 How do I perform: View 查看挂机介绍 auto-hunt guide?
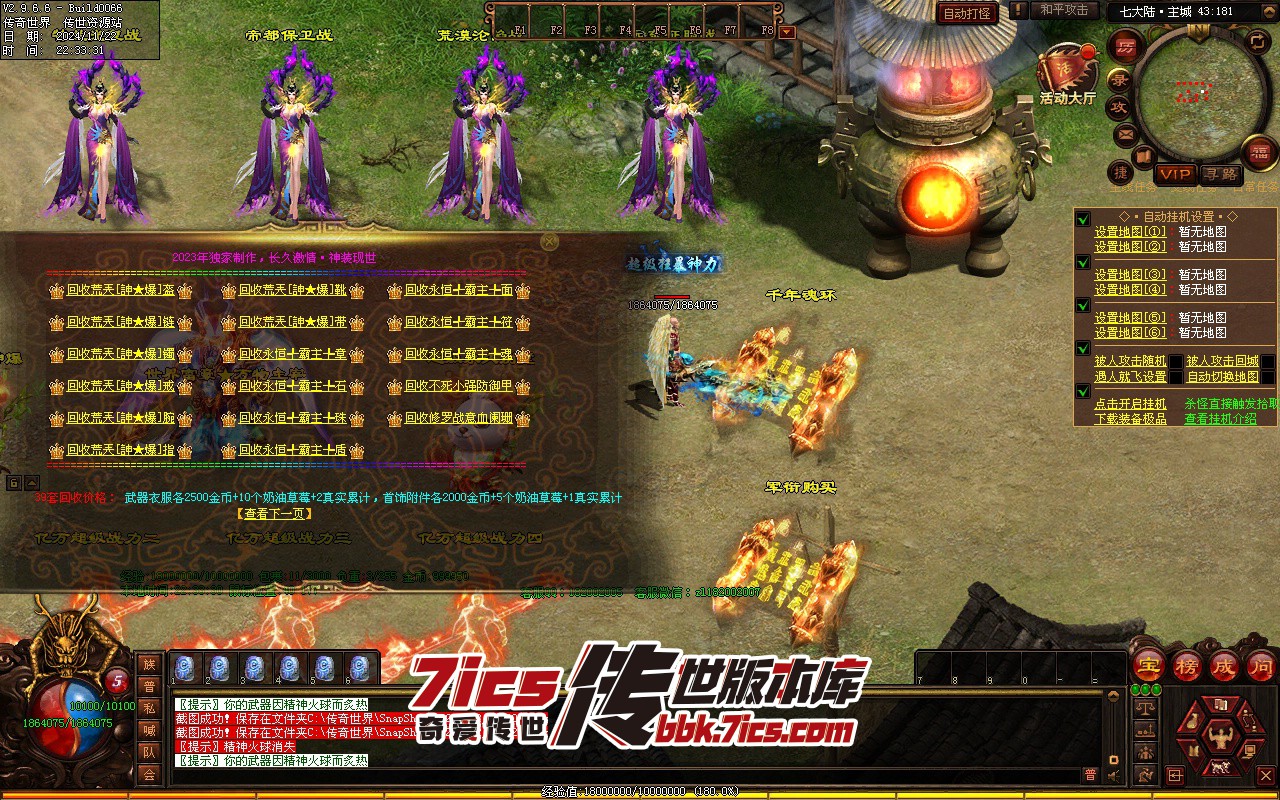(1220, 419)
